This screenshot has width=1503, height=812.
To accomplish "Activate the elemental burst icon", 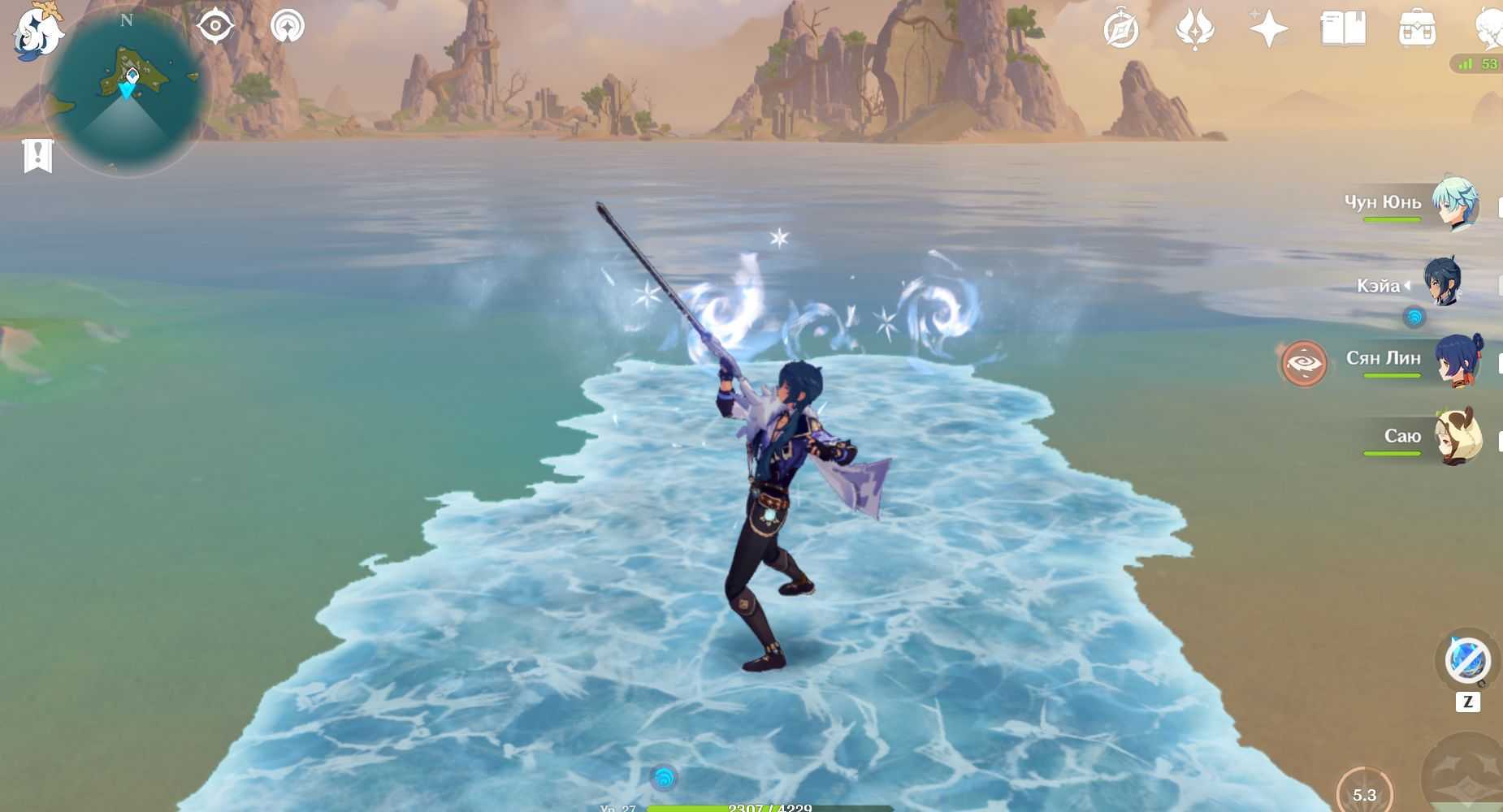I will 1462,775.
